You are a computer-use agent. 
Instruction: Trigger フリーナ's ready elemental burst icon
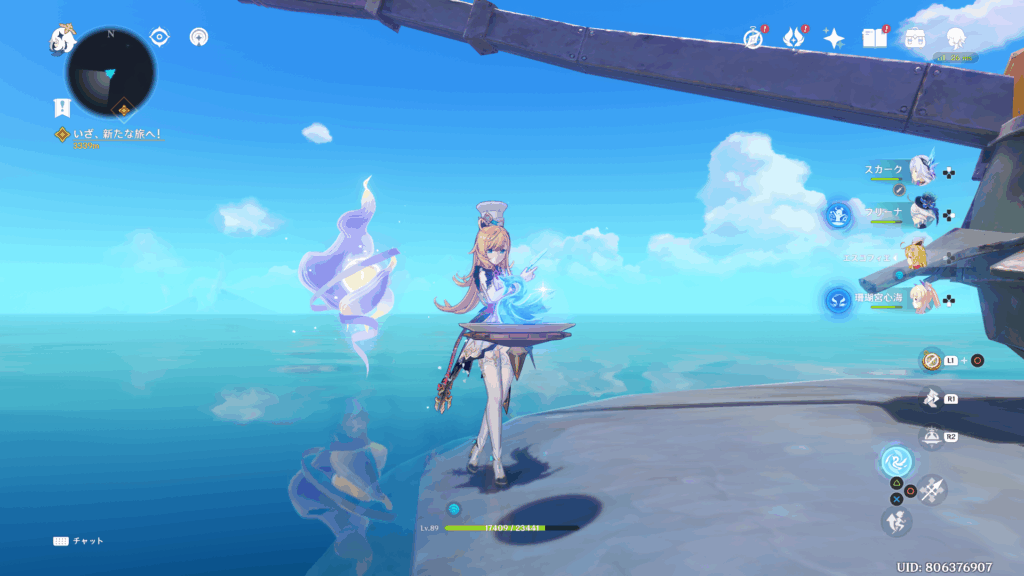click(838, 214)
